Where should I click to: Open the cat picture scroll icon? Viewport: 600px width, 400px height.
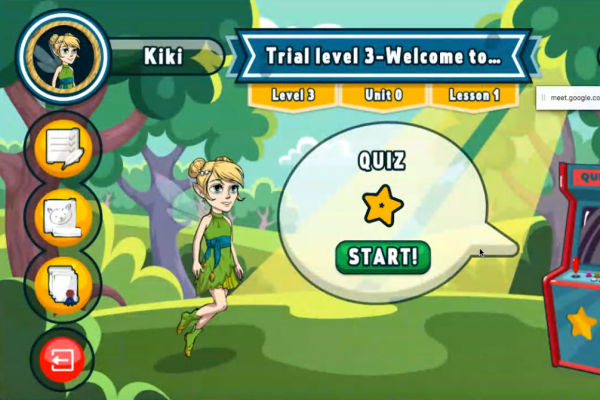tap(62, 215)
